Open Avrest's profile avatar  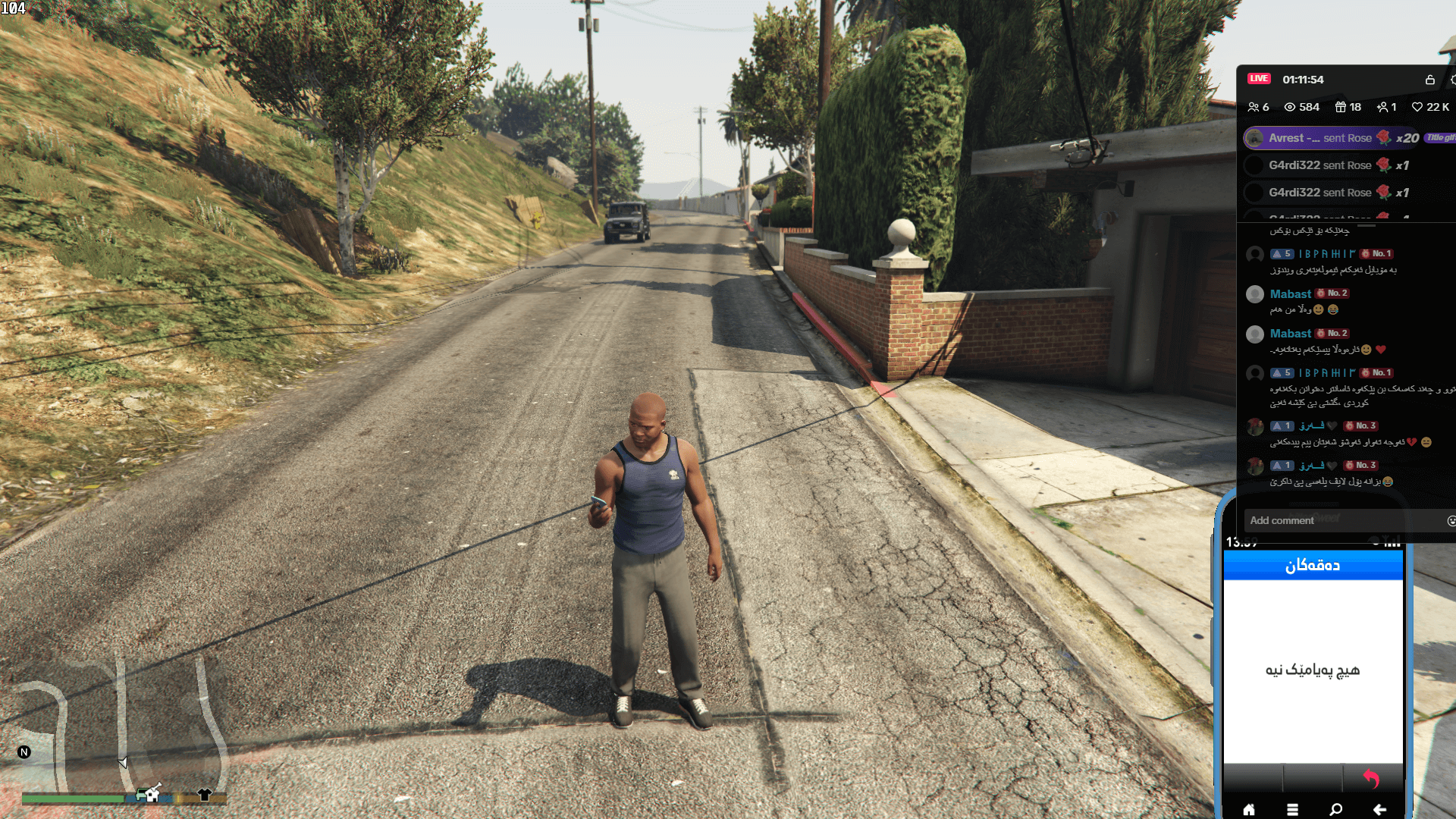pyautogui.click(x=1253, y=138)
